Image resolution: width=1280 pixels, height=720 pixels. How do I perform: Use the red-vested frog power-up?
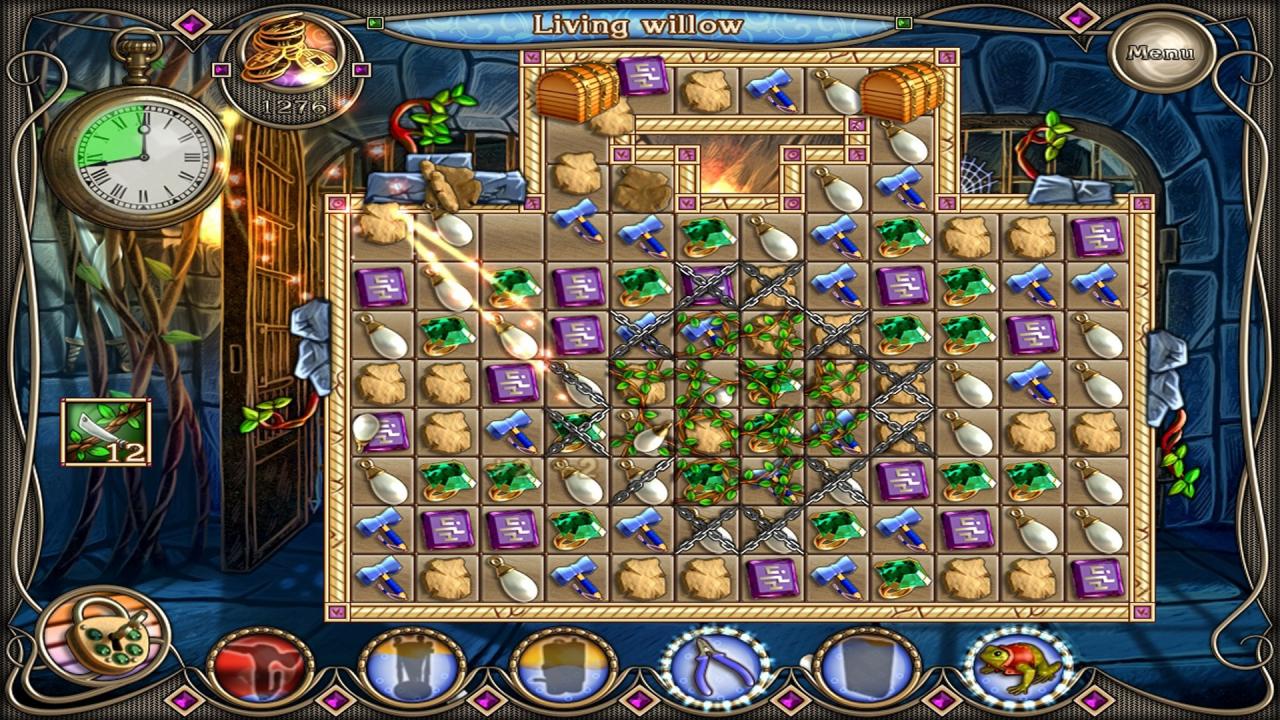coord(1018,667)
